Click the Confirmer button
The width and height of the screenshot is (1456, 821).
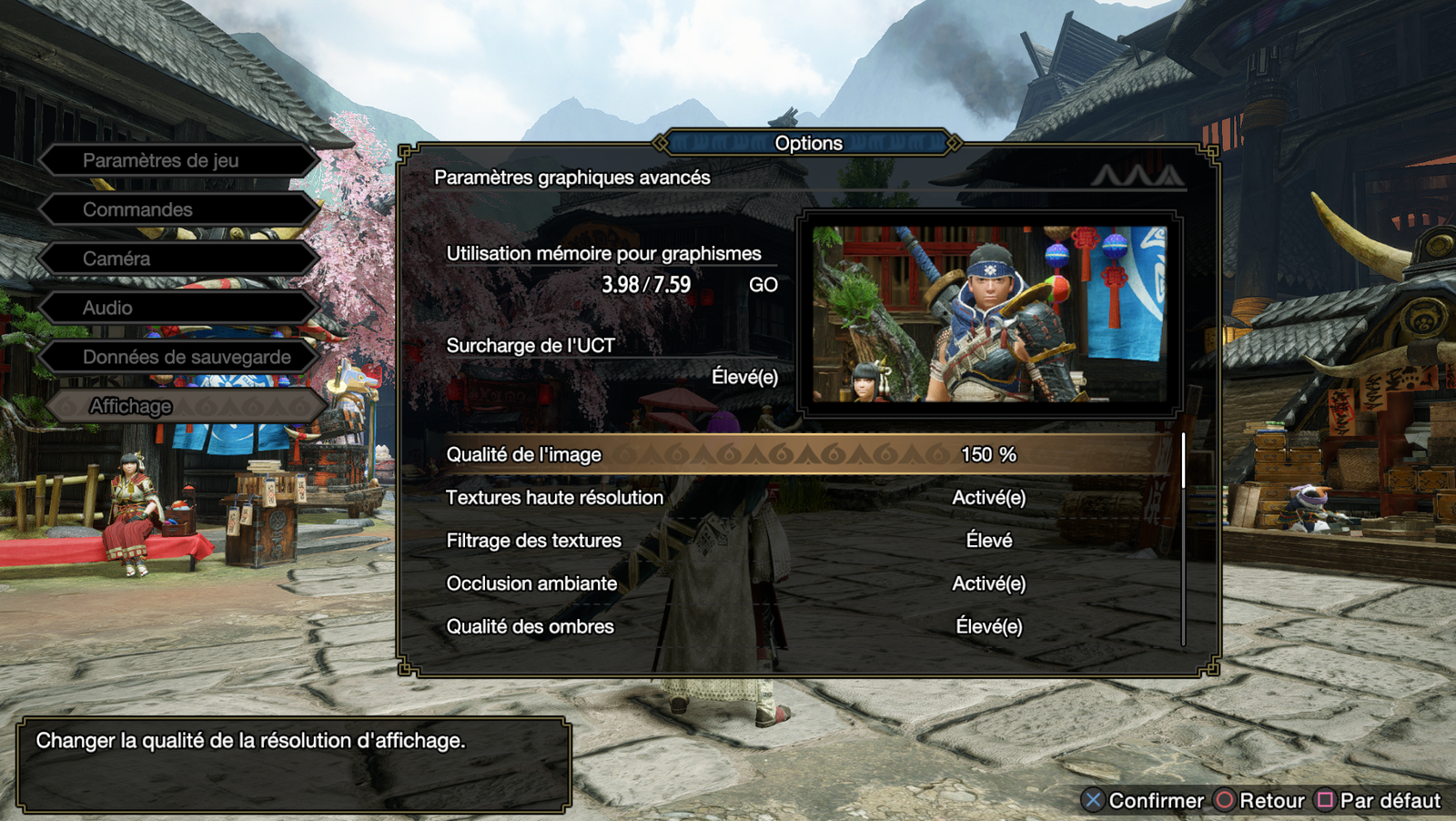[1143, 800]
